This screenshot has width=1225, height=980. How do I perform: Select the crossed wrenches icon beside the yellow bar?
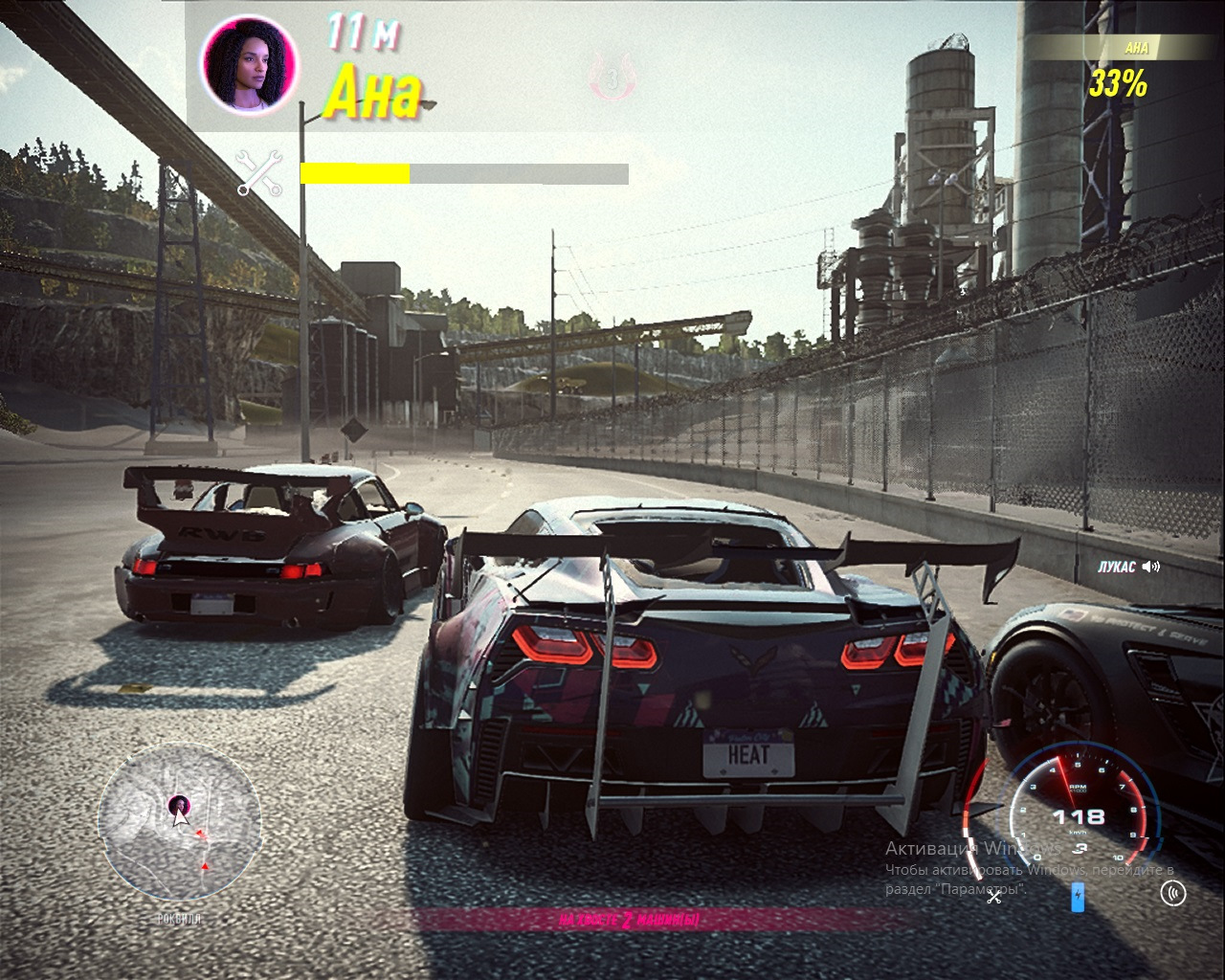tap(259, 173)
